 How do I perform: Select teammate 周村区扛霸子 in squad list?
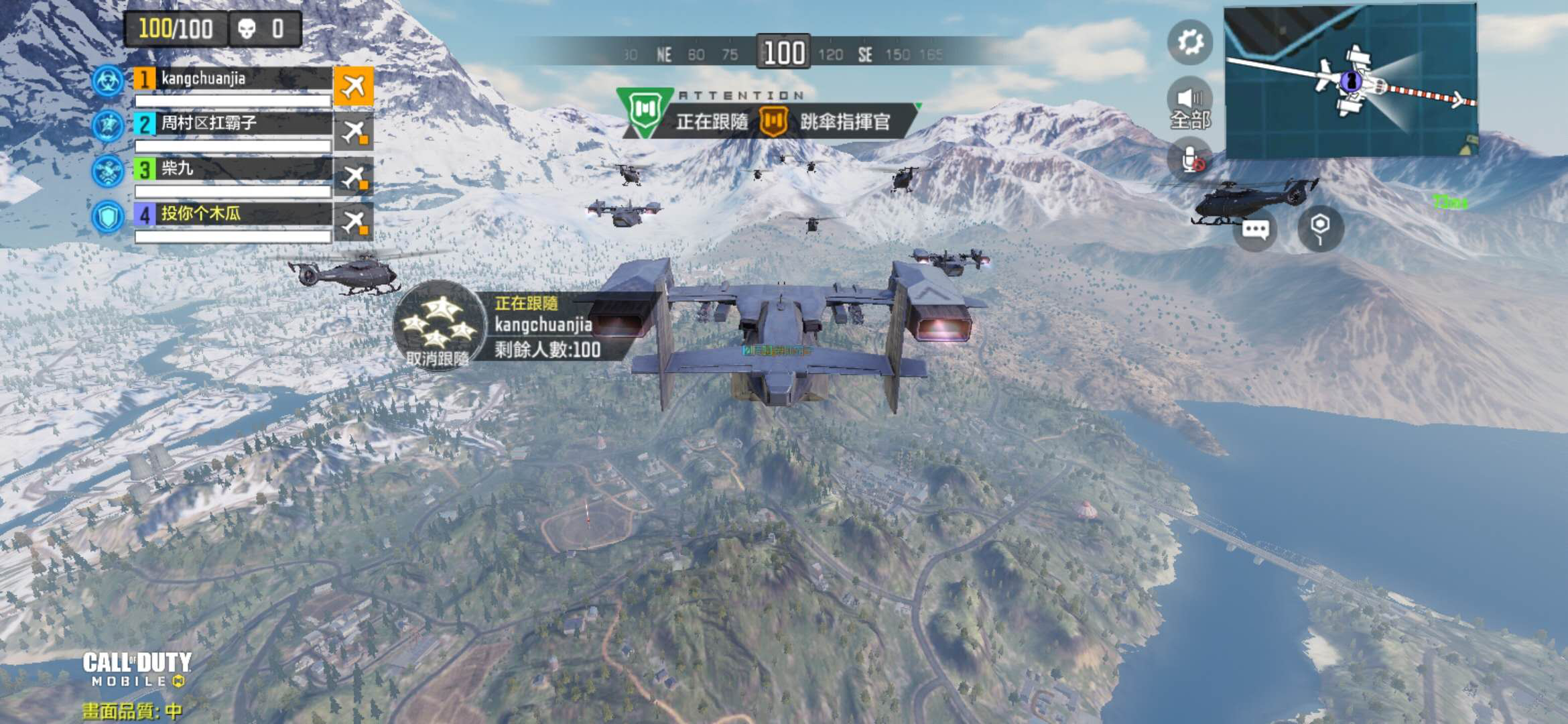pos(233,124)
